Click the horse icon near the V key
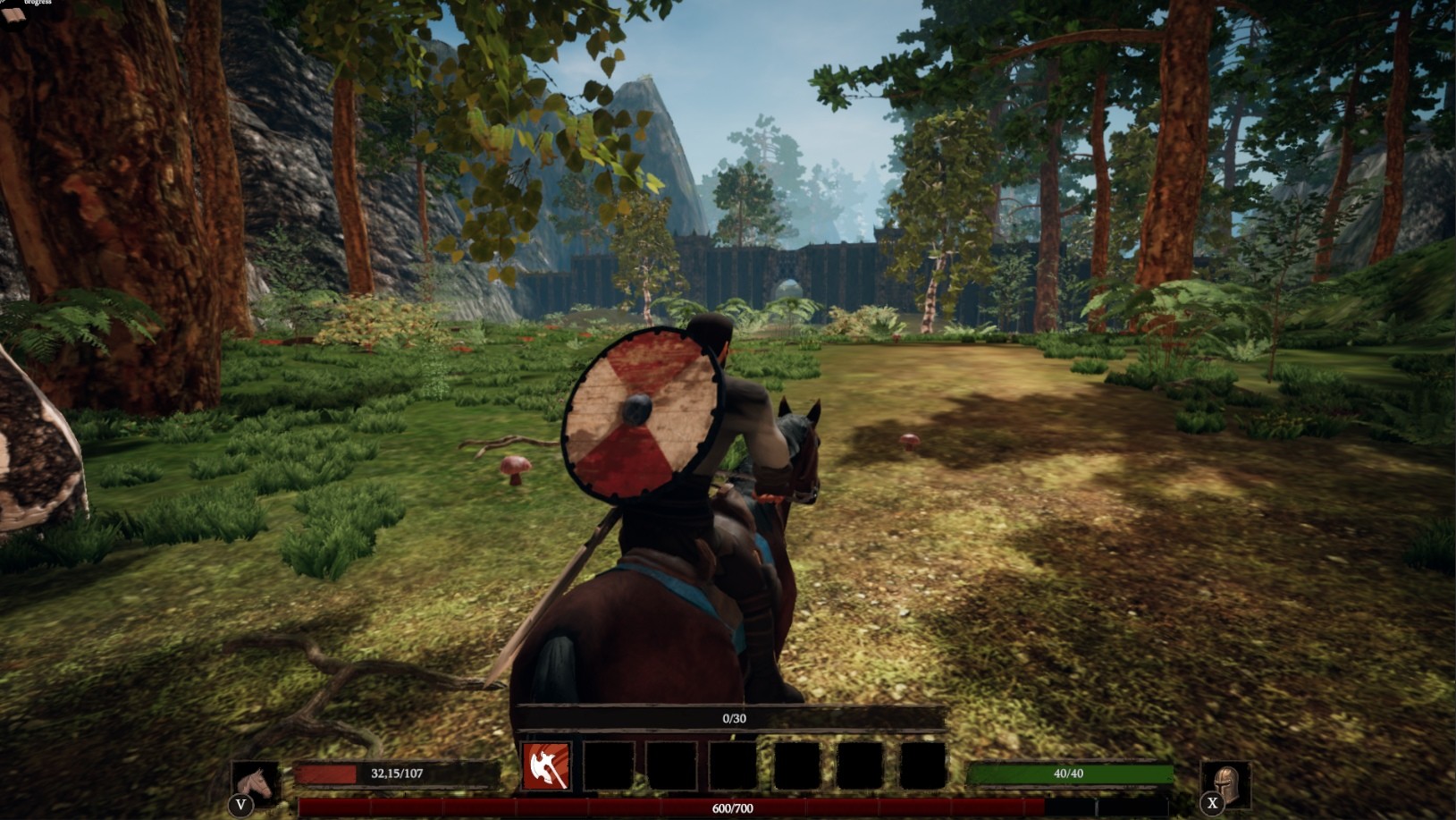 (x=257, y=781)
